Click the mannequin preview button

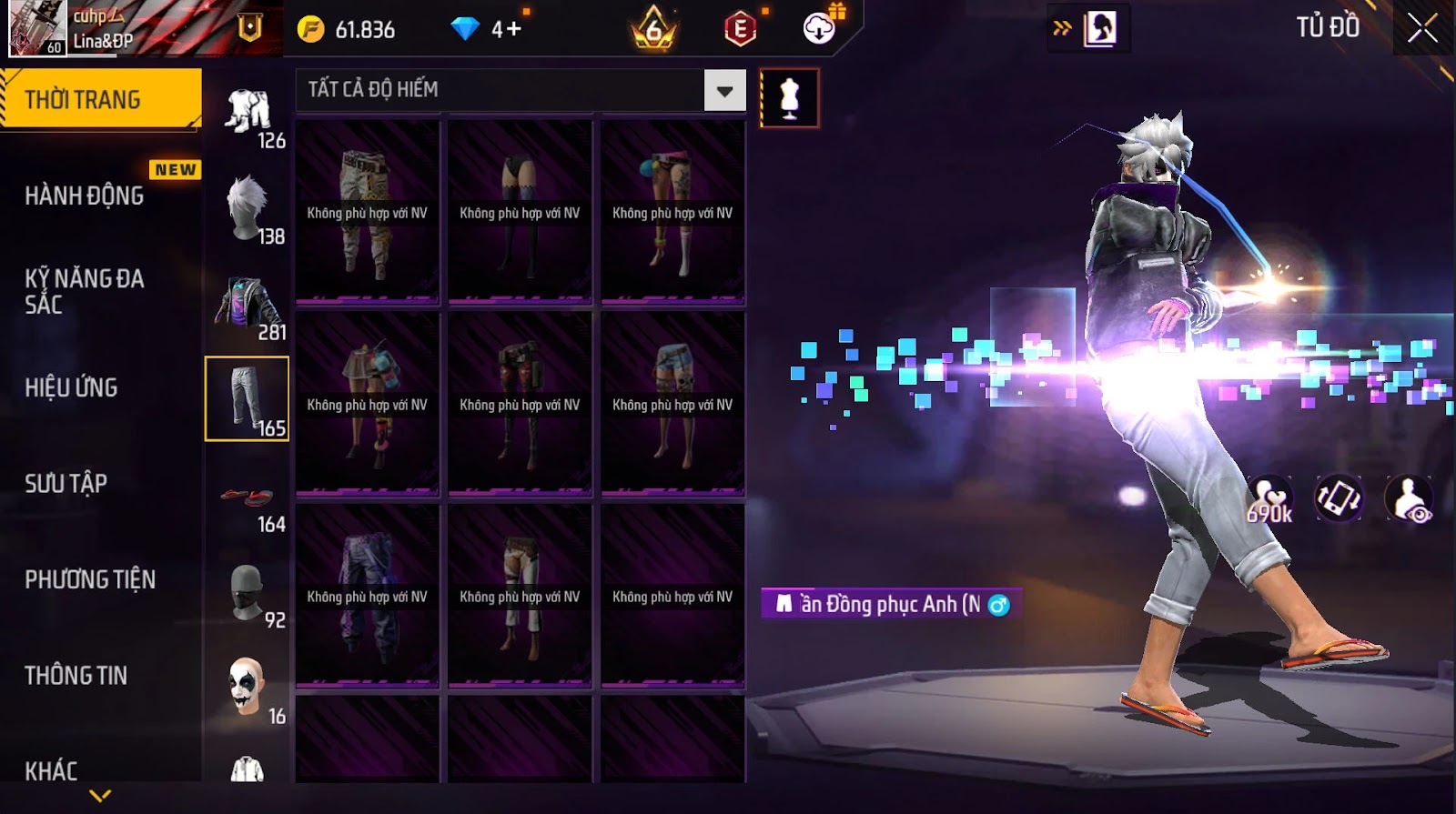click(x=789, y=98)
